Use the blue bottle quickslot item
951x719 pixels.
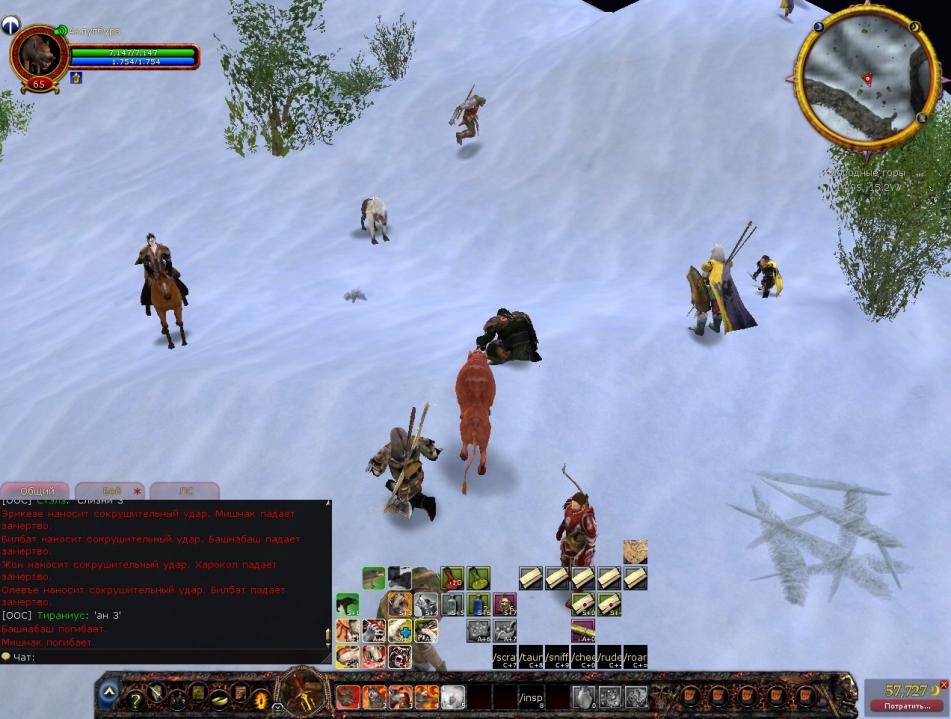478,605
